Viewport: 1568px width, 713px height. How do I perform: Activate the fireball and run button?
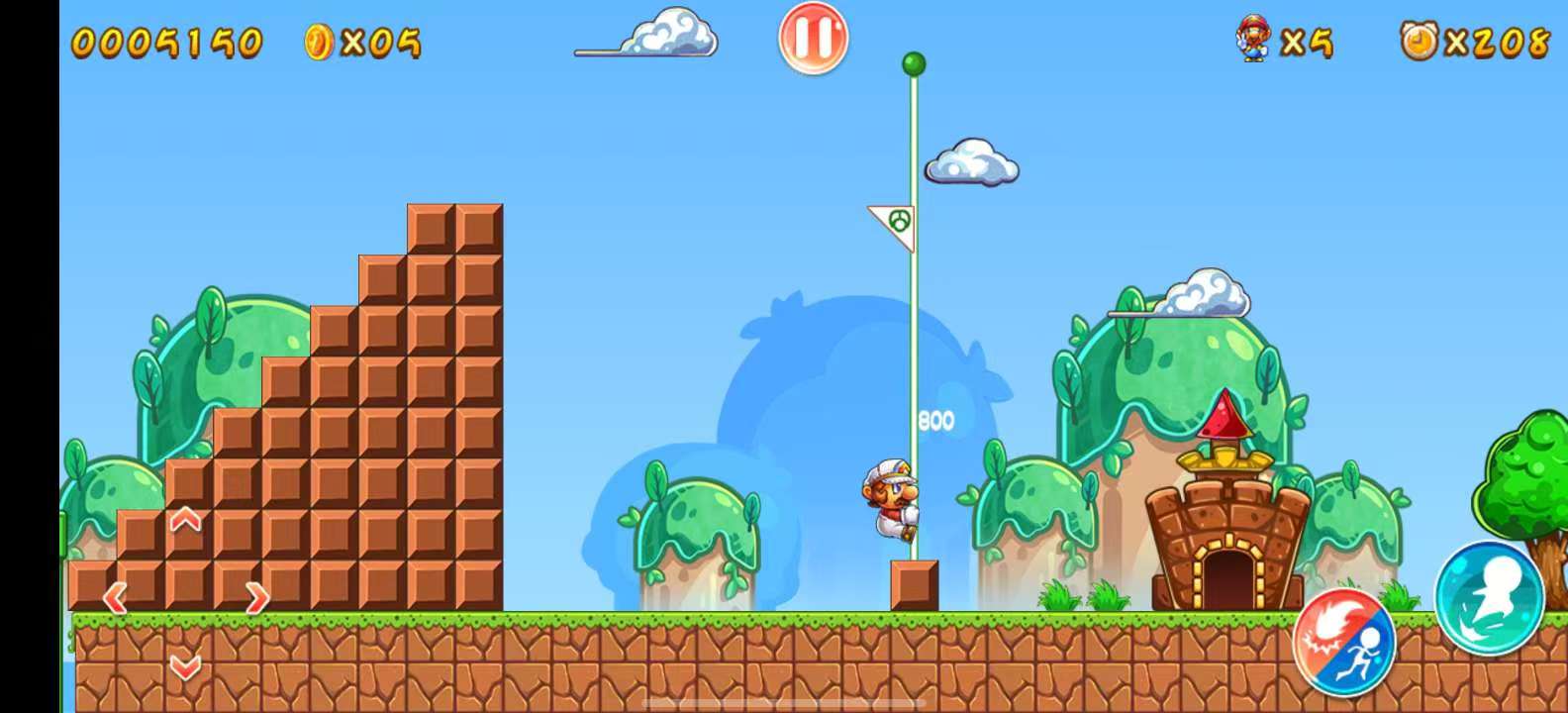point(1343,643)
